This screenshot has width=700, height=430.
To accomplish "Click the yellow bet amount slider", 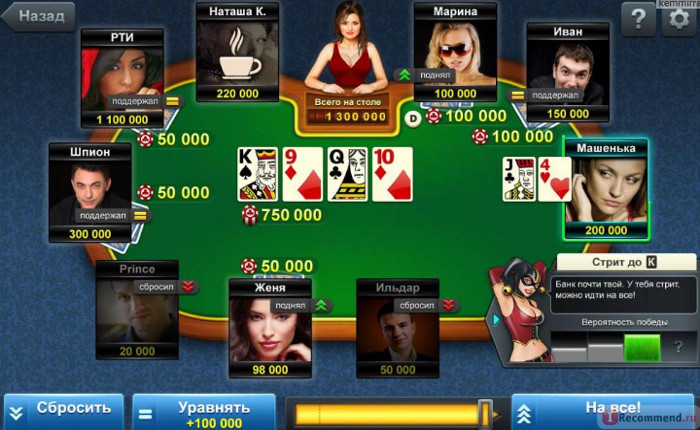I will coord(390,412).
